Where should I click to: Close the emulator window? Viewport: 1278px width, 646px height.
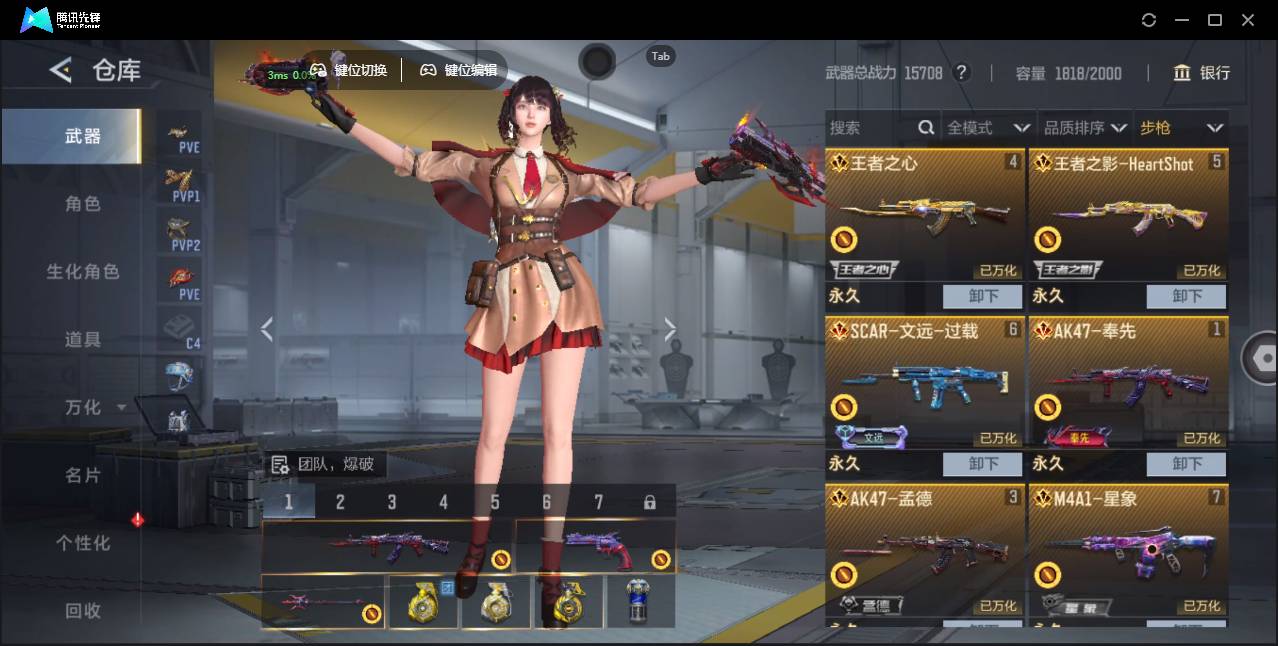[x=1248, y=20]
